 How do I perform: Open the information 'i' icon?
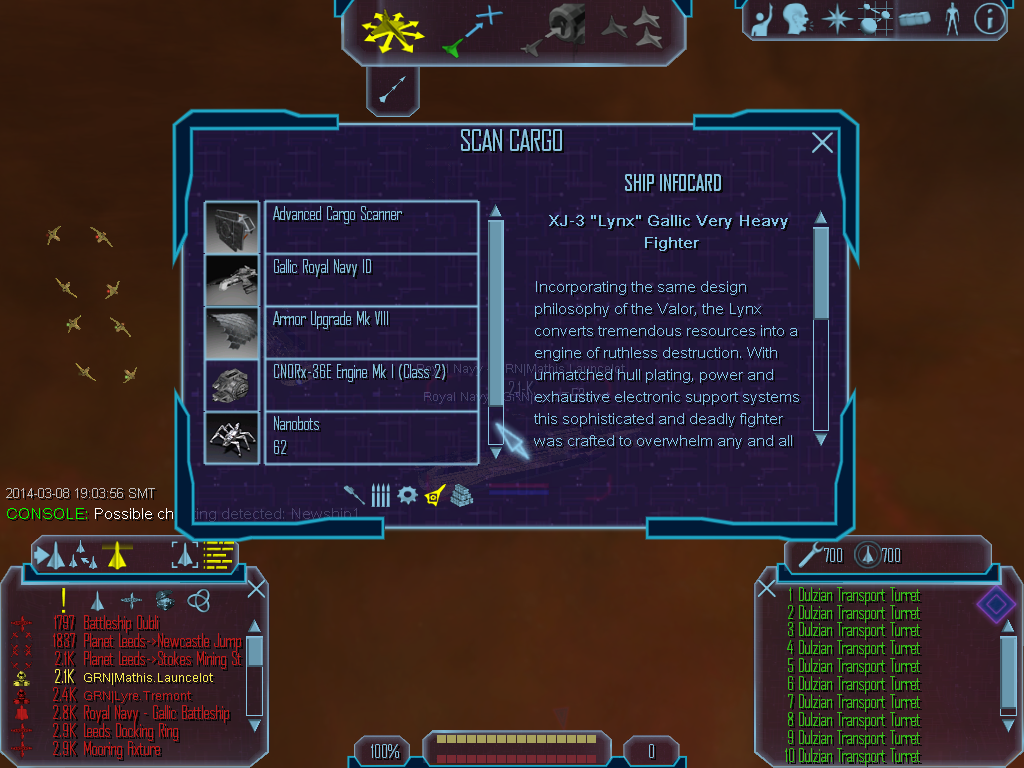tap(988, 18)
